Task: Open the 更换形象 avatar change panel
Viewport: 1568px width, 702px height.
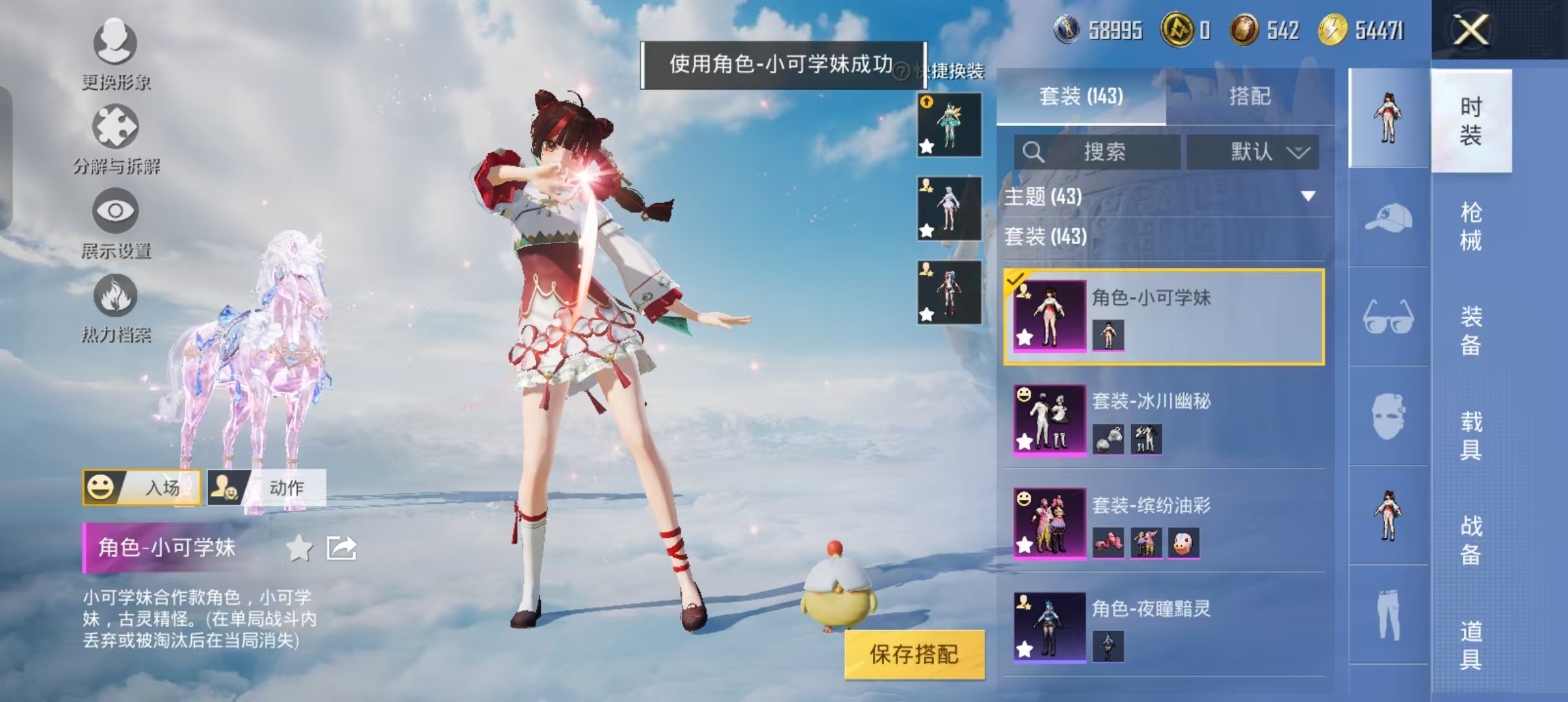Action: click(x=114, y=55)
